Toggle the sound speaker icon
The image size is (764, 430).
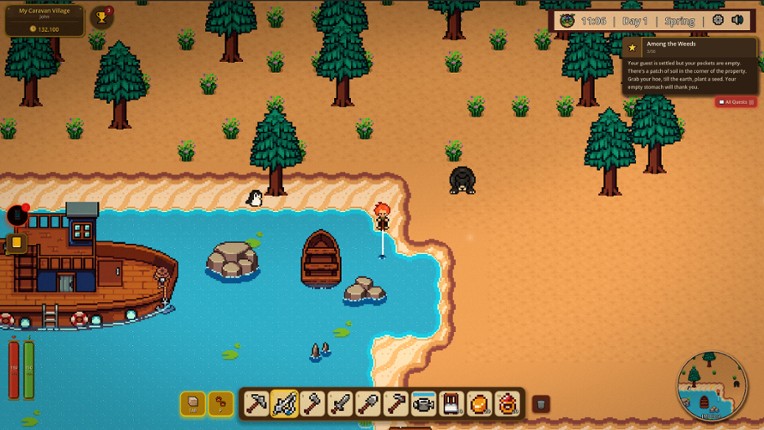coord(738,20)
